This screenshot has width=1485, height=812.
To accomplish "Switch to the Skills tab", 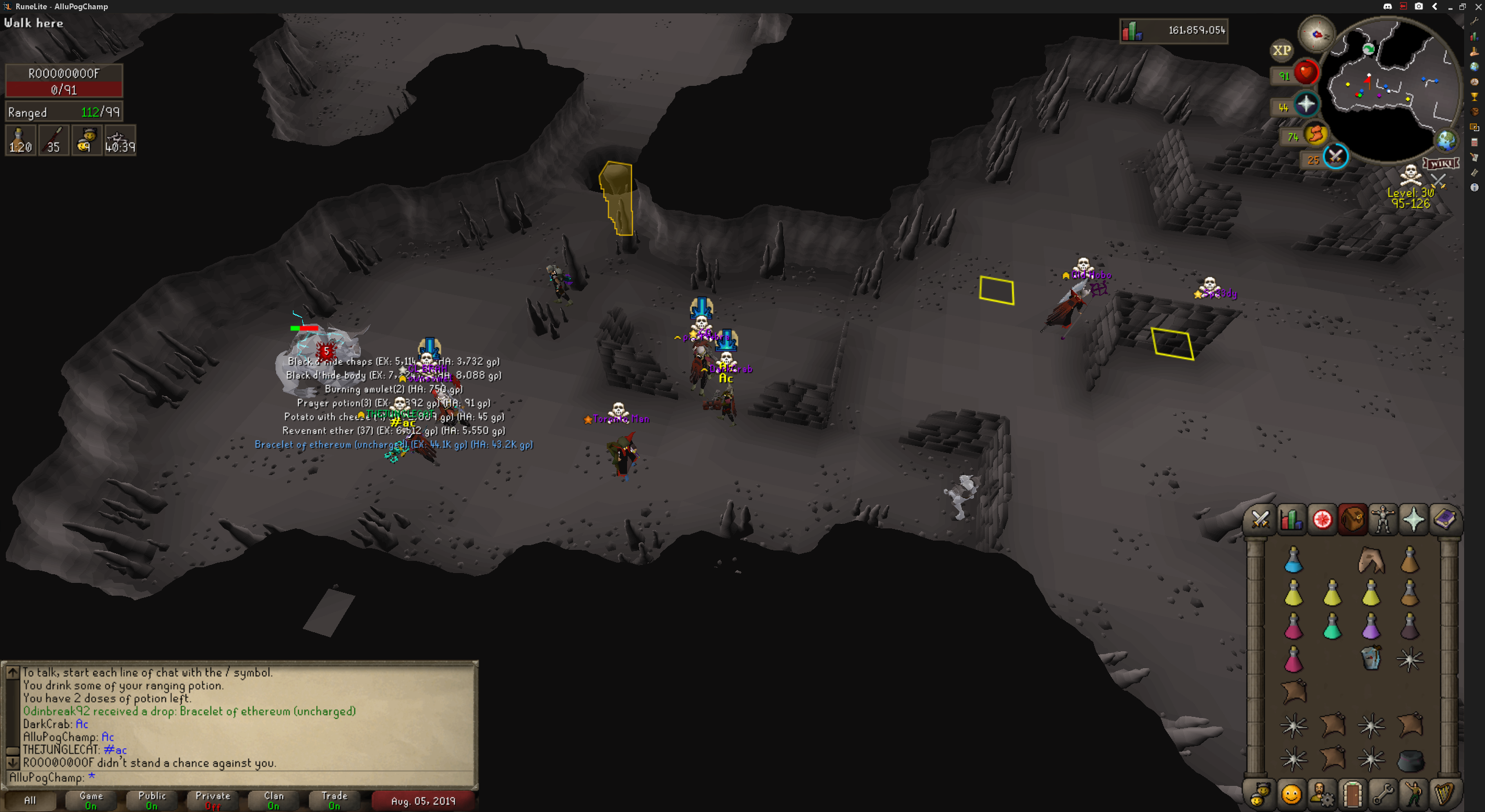I will (1291, 519).
